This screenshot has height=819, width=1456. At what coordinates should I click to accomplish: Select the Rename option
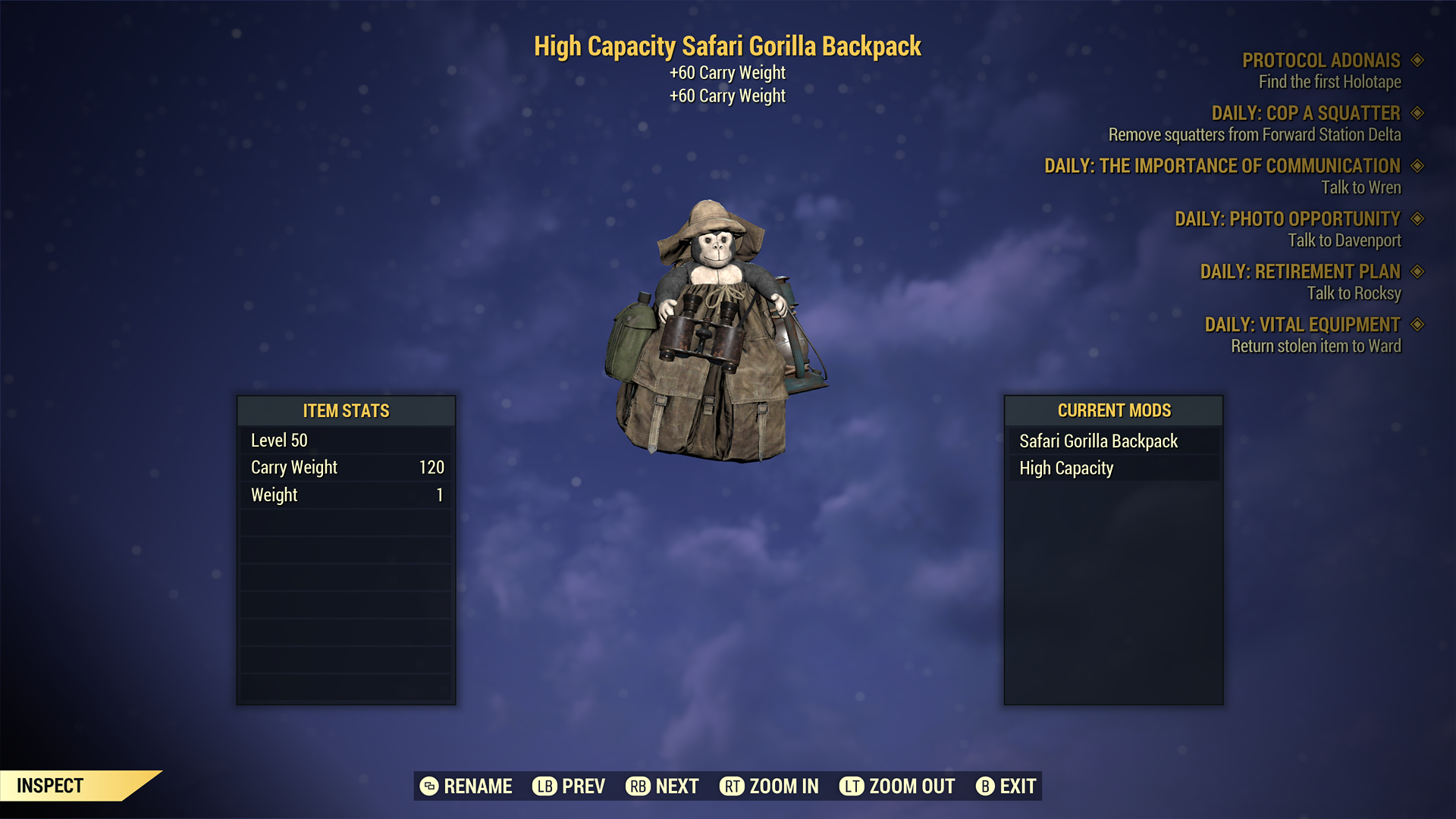click(x=466, y=786)
